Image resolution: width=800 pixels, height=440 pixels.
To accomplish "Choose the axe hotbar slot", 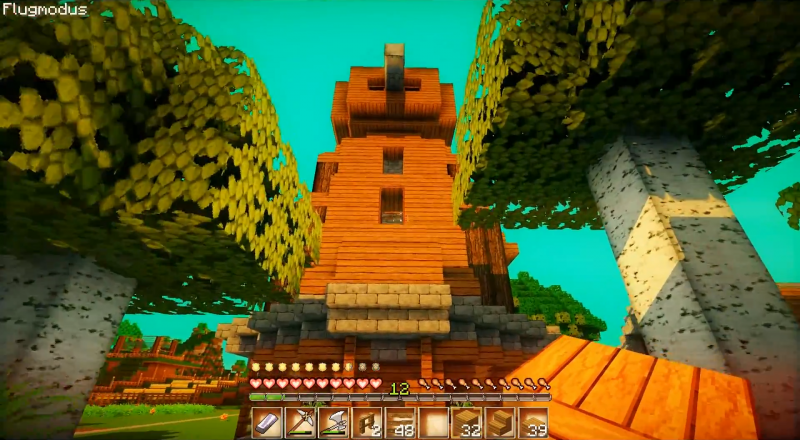I will [333, 422].
